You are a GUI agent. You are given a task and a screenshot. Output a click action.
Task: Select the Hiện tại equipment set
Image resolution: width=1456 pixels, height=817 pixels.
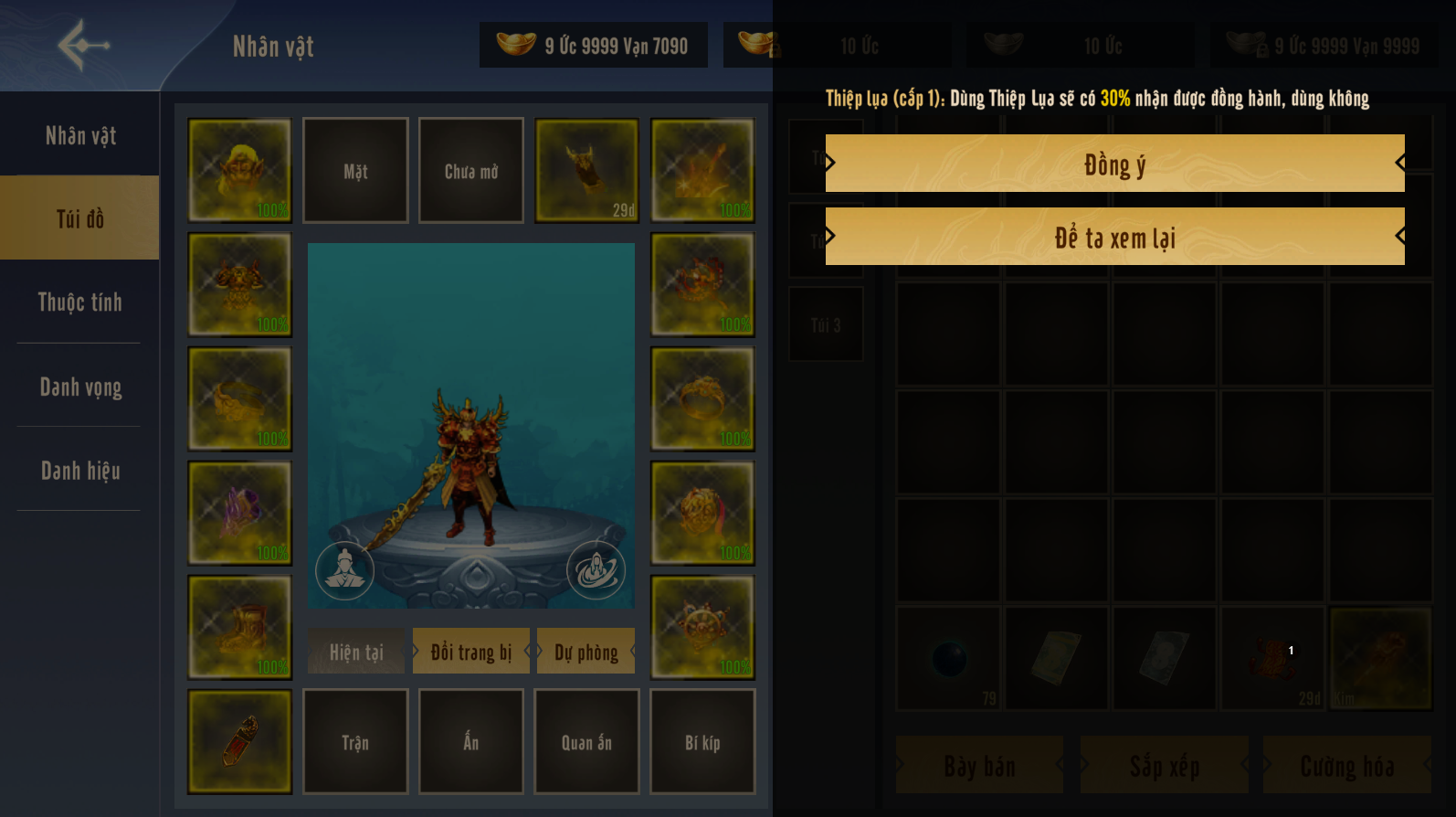pos(356,652)
